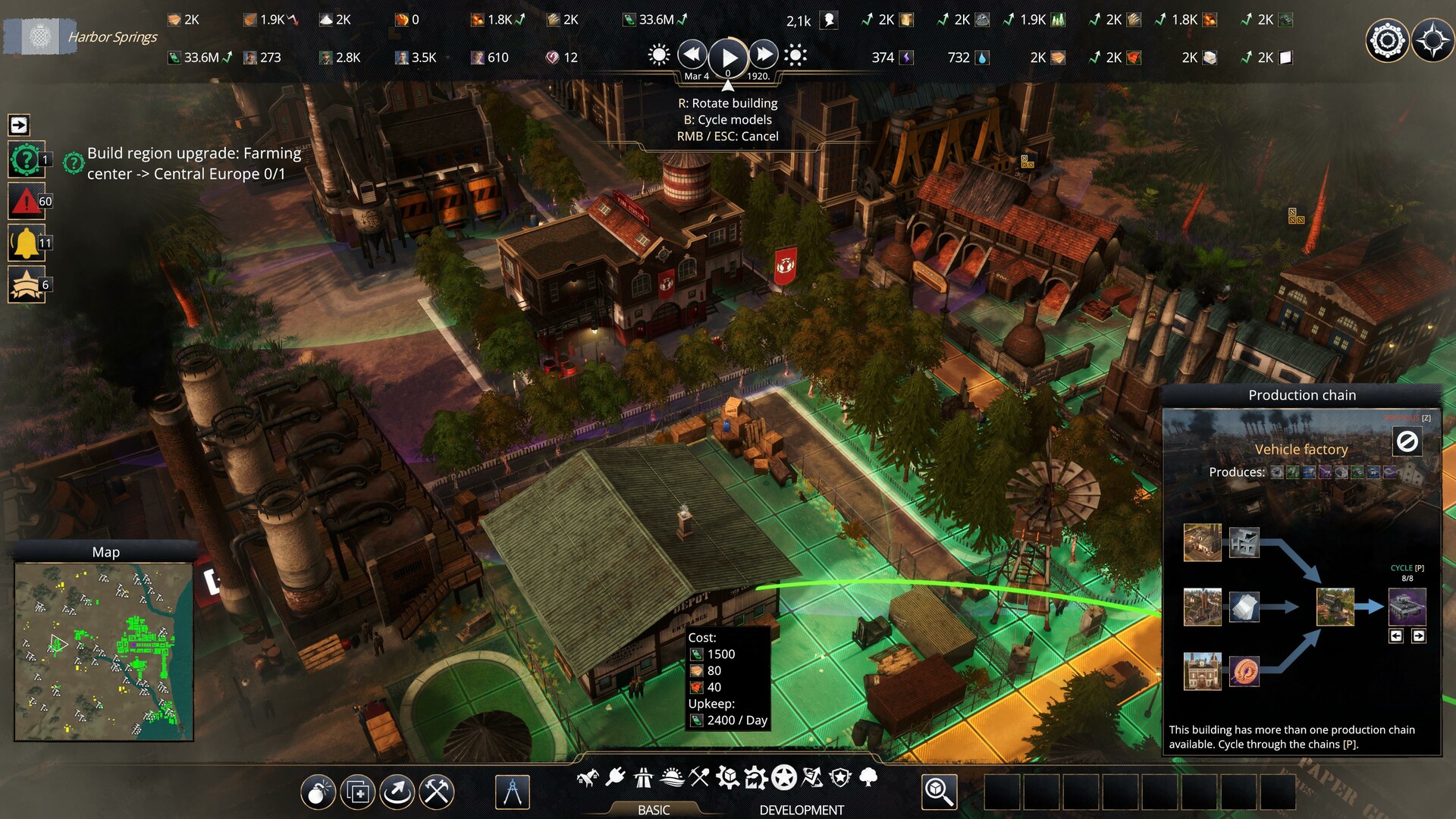This screenshot has height=819, width=1456.
Task: Open the mining pickaxe-shovel category
Action: coord(698,776)
